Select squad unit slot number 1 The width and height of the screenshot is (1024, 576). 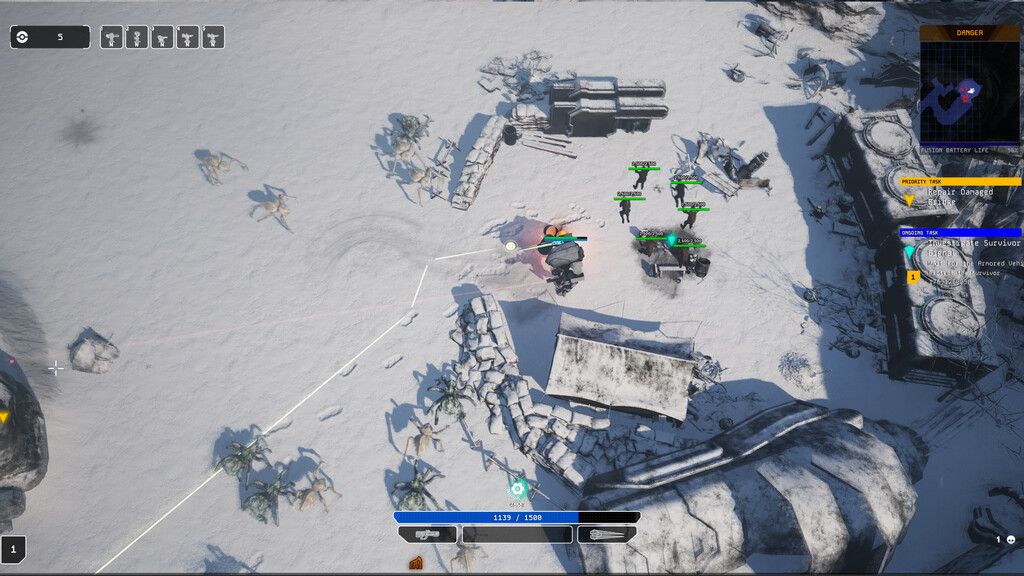pos(112,38)
